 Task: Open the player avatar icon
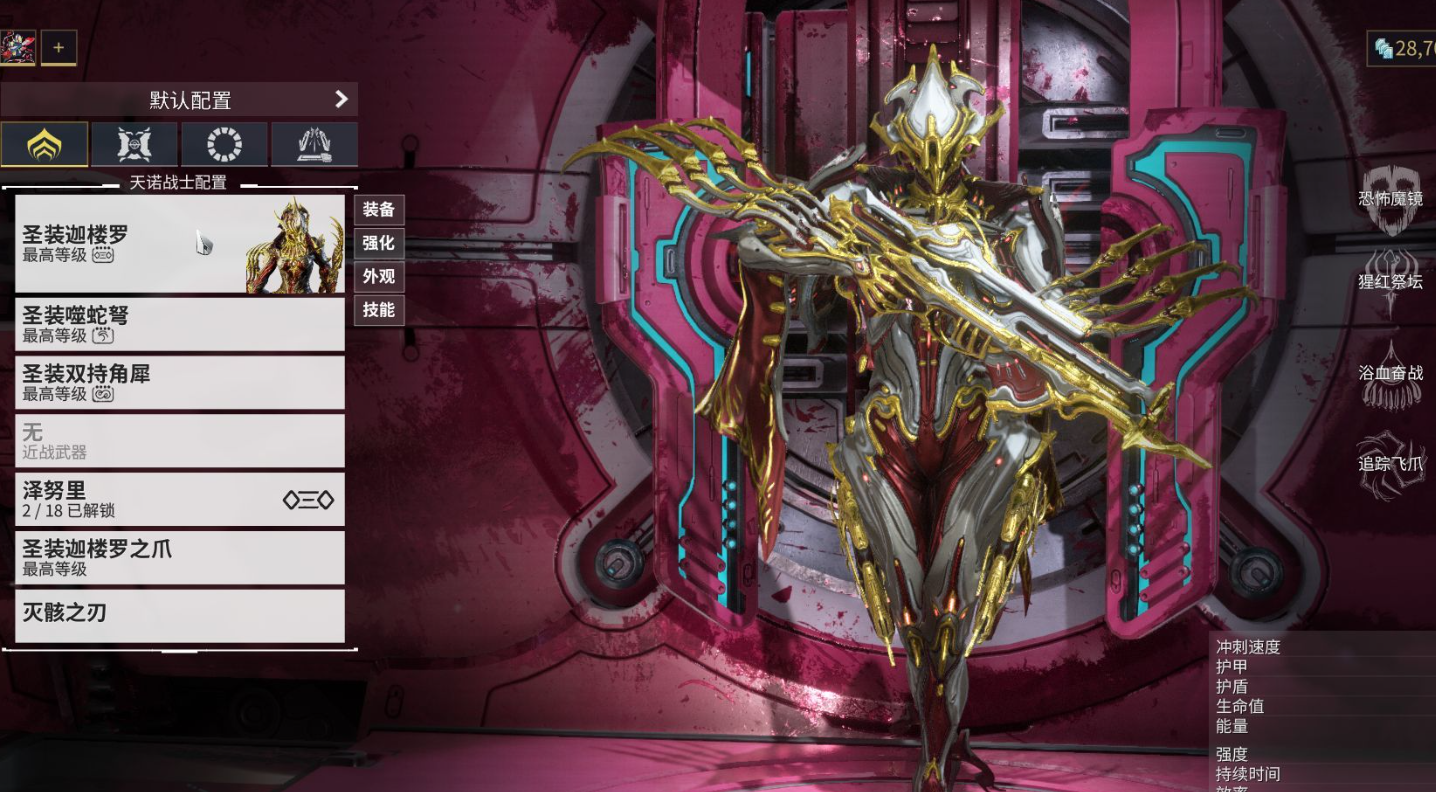coord(19,47)
